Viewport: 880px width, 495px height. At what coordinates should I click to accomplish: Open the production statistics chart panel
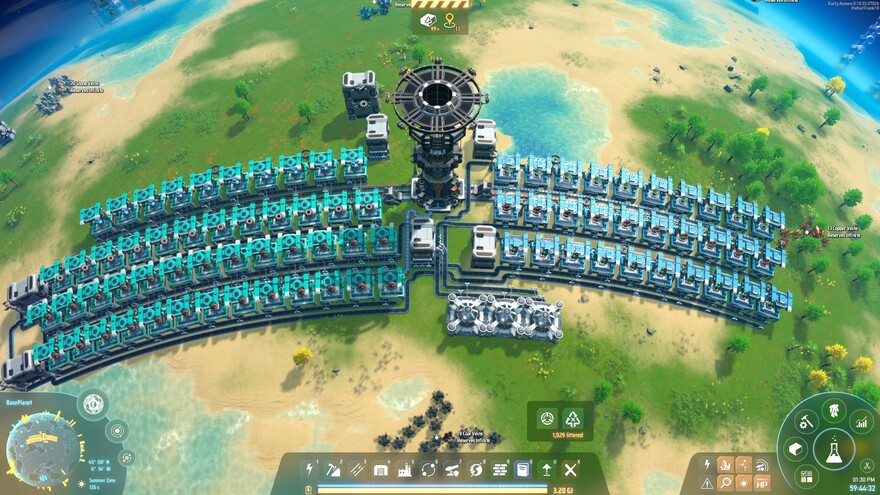861,424
